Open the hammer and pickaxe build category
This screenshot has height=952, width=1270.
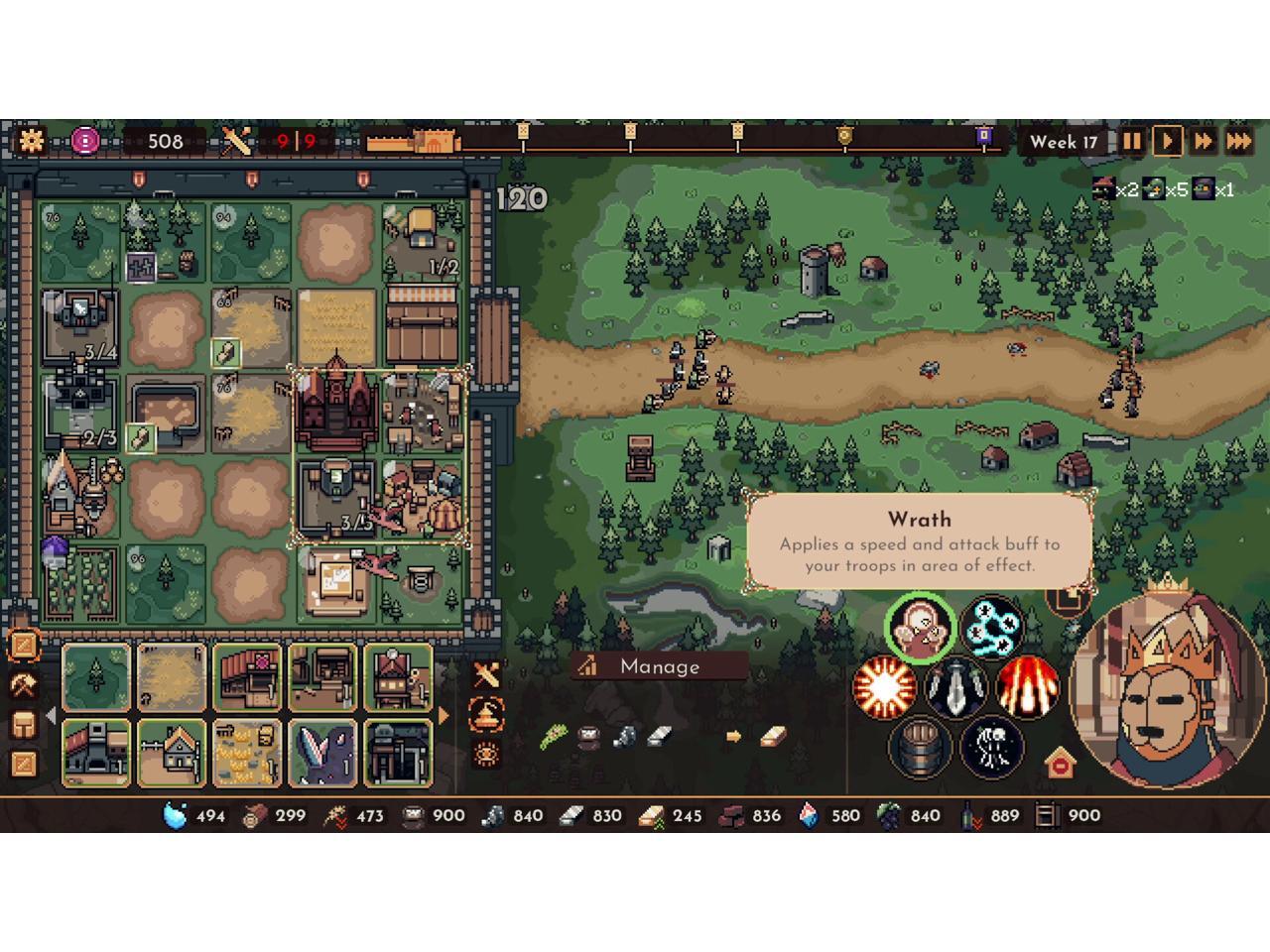pos(23,684)
